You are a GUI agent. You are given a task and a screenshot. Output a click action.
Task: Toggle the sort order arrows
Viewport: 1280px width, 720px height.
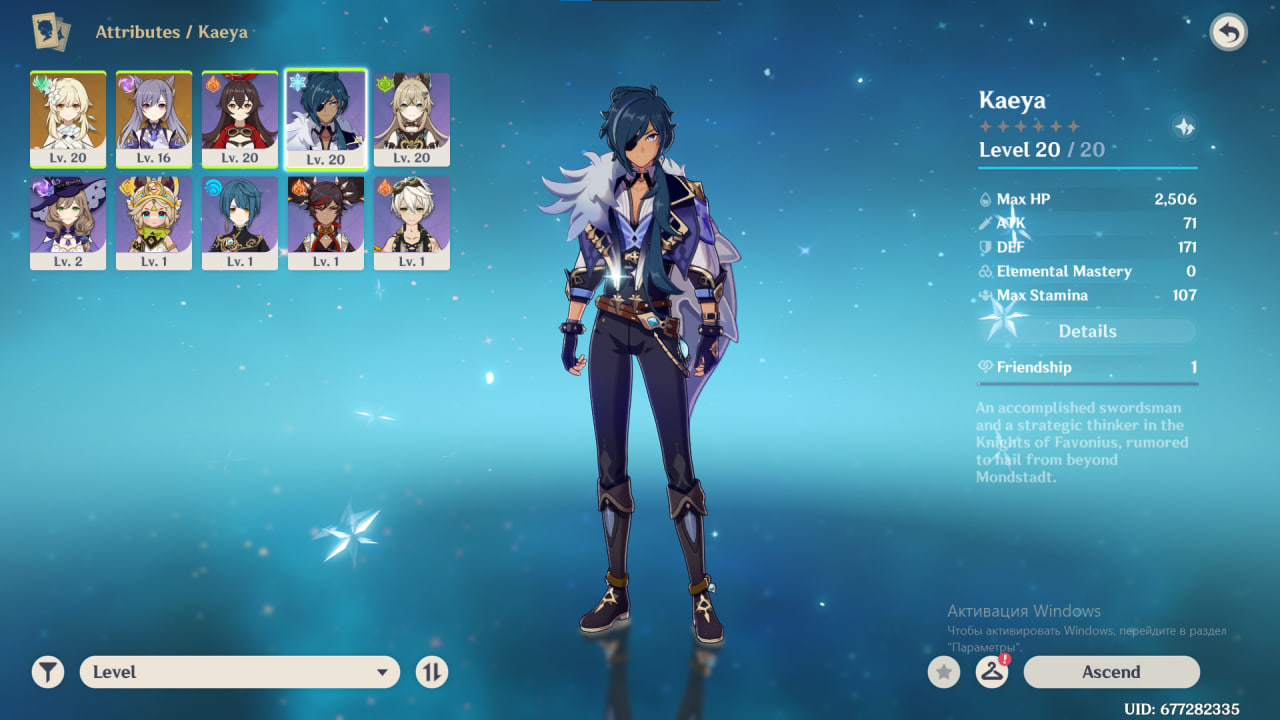[x=431, y=672]
